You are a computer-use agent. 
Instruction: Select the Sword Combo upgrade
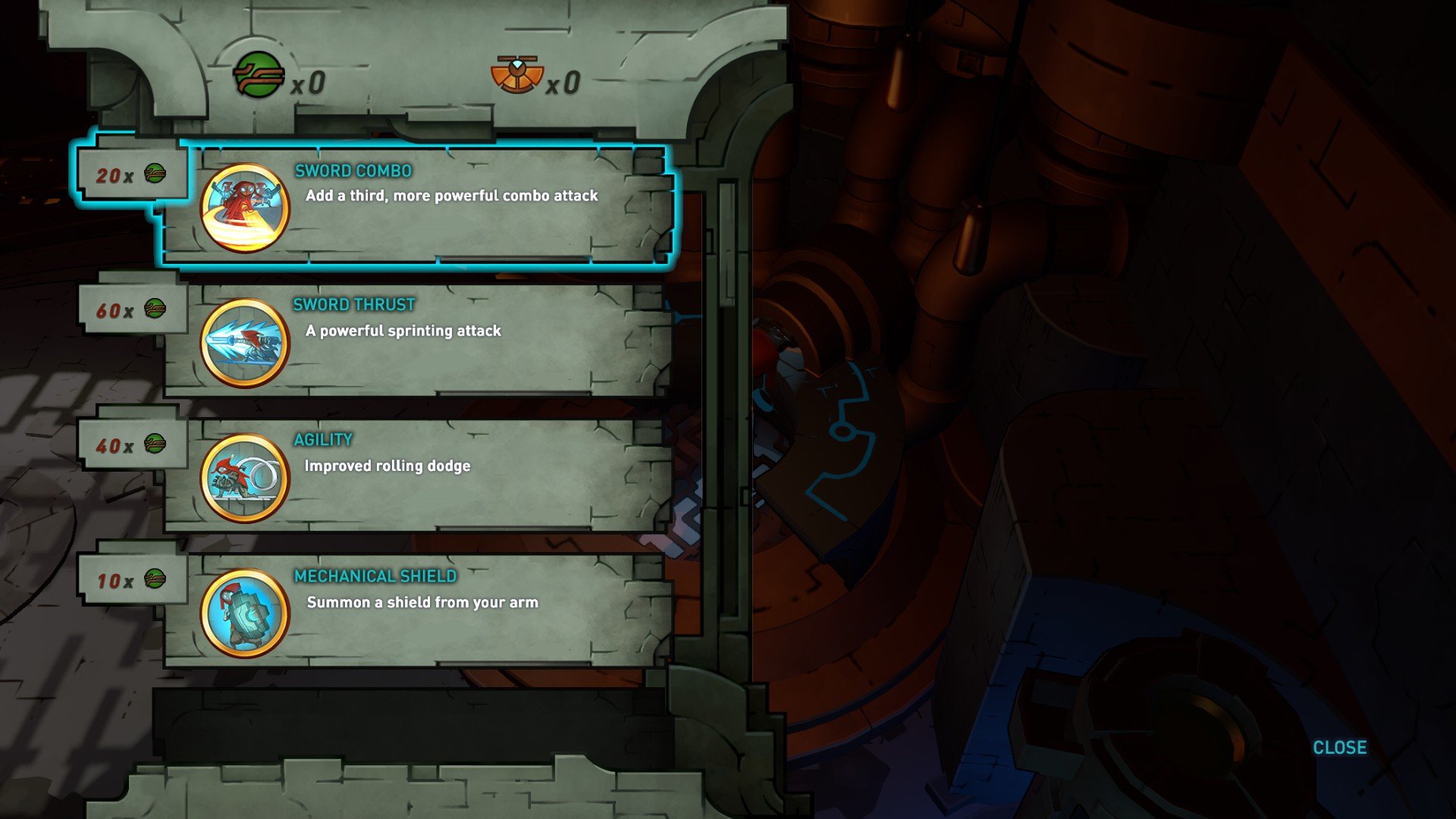coord(417,205)
